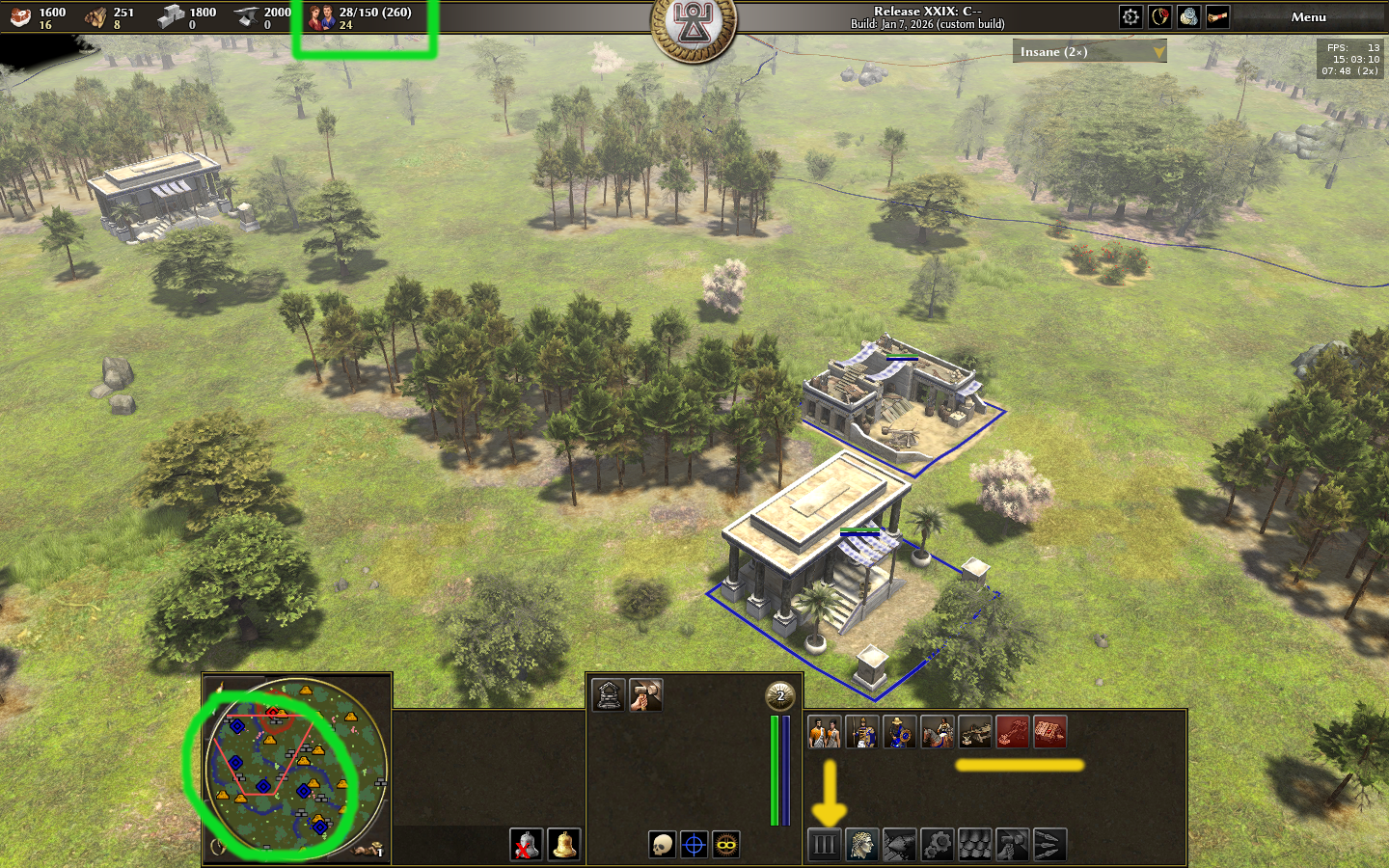Open the Insane (2×) speed dropdown
This screenshot has height=868, width=1389.
[x=1089, y=52]
